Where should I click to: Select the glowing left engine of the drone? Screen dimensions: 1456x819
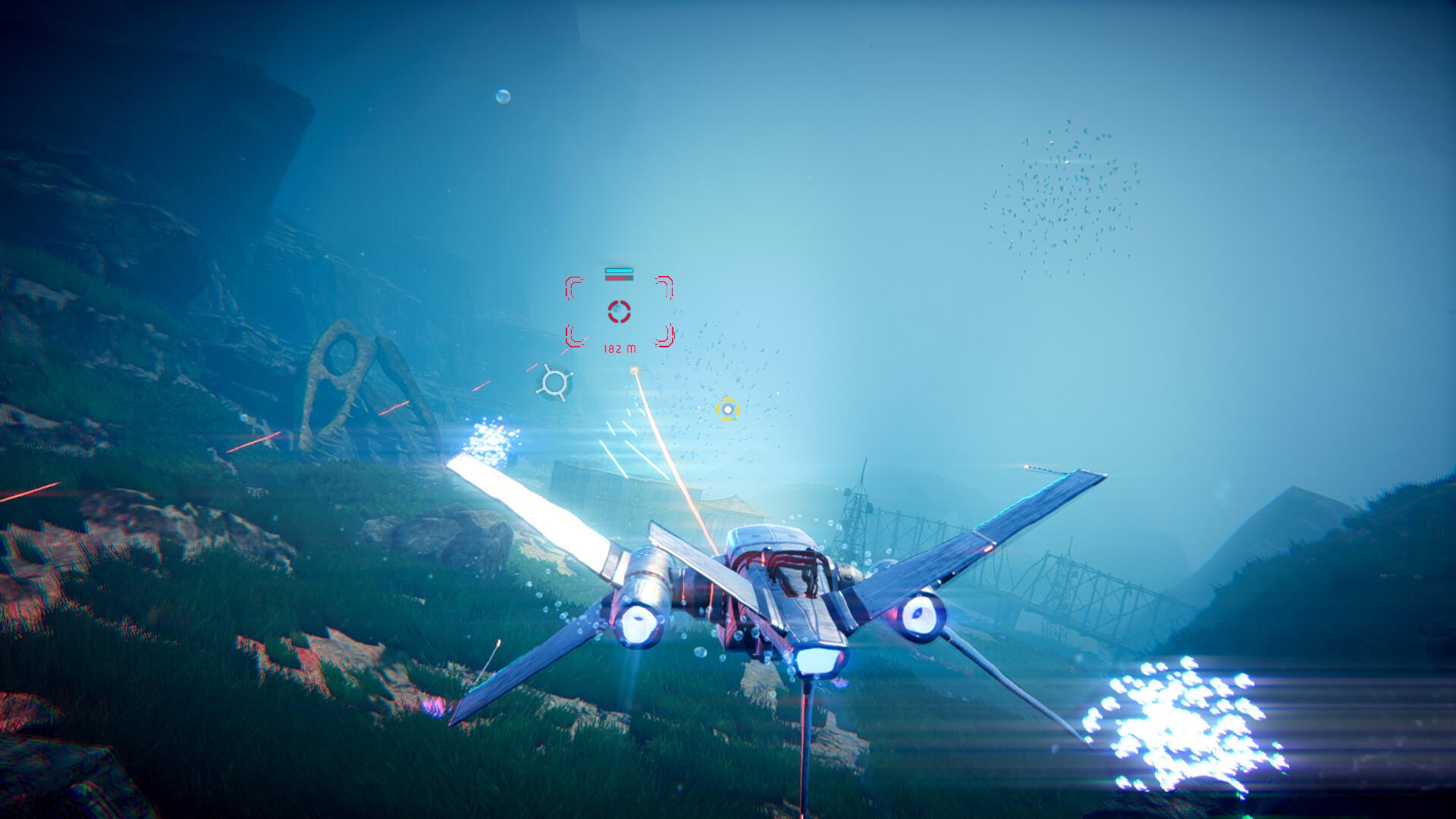pos(639,623)
